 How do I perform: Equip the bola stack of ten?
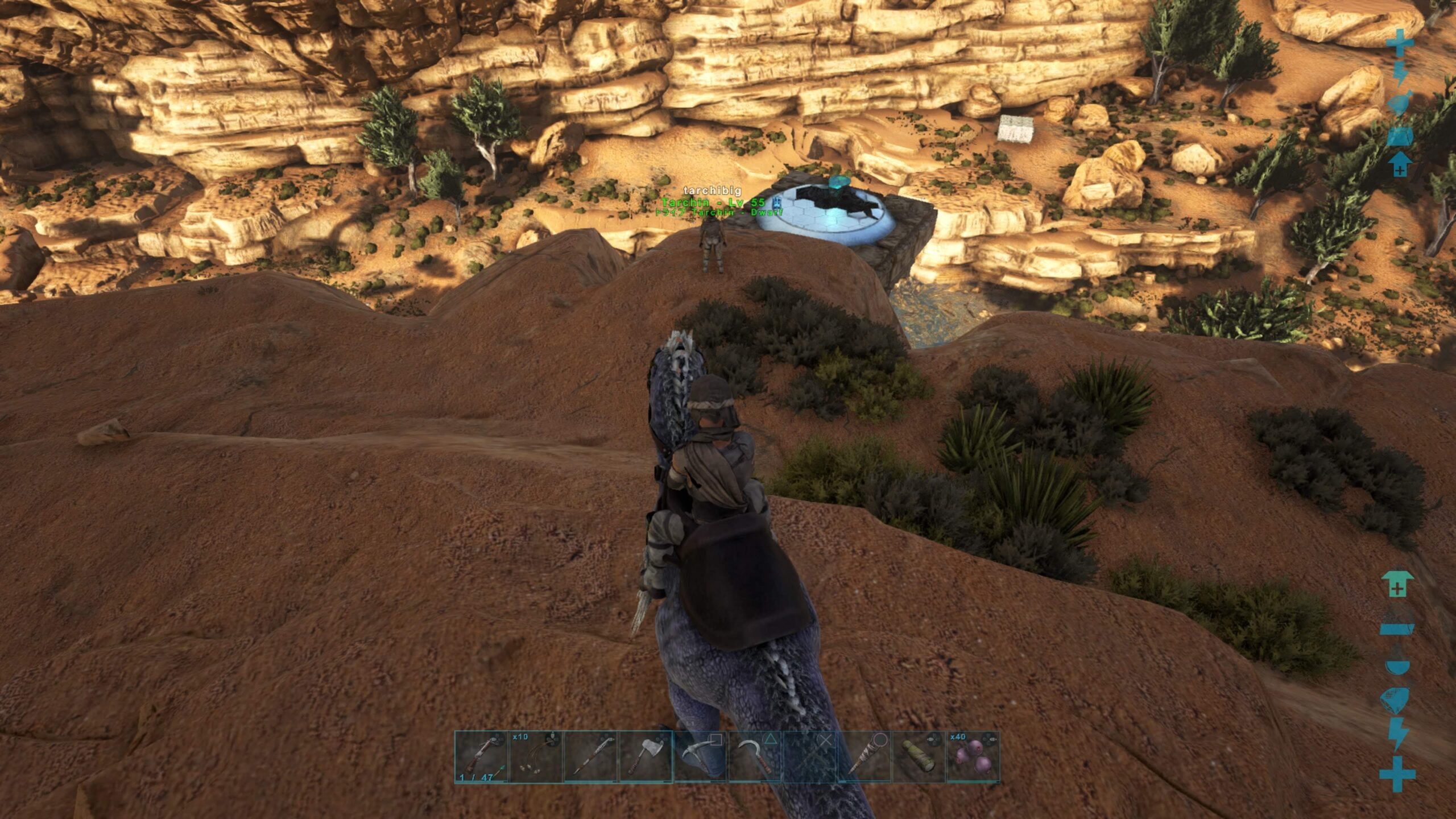click(x=536, y=758)
